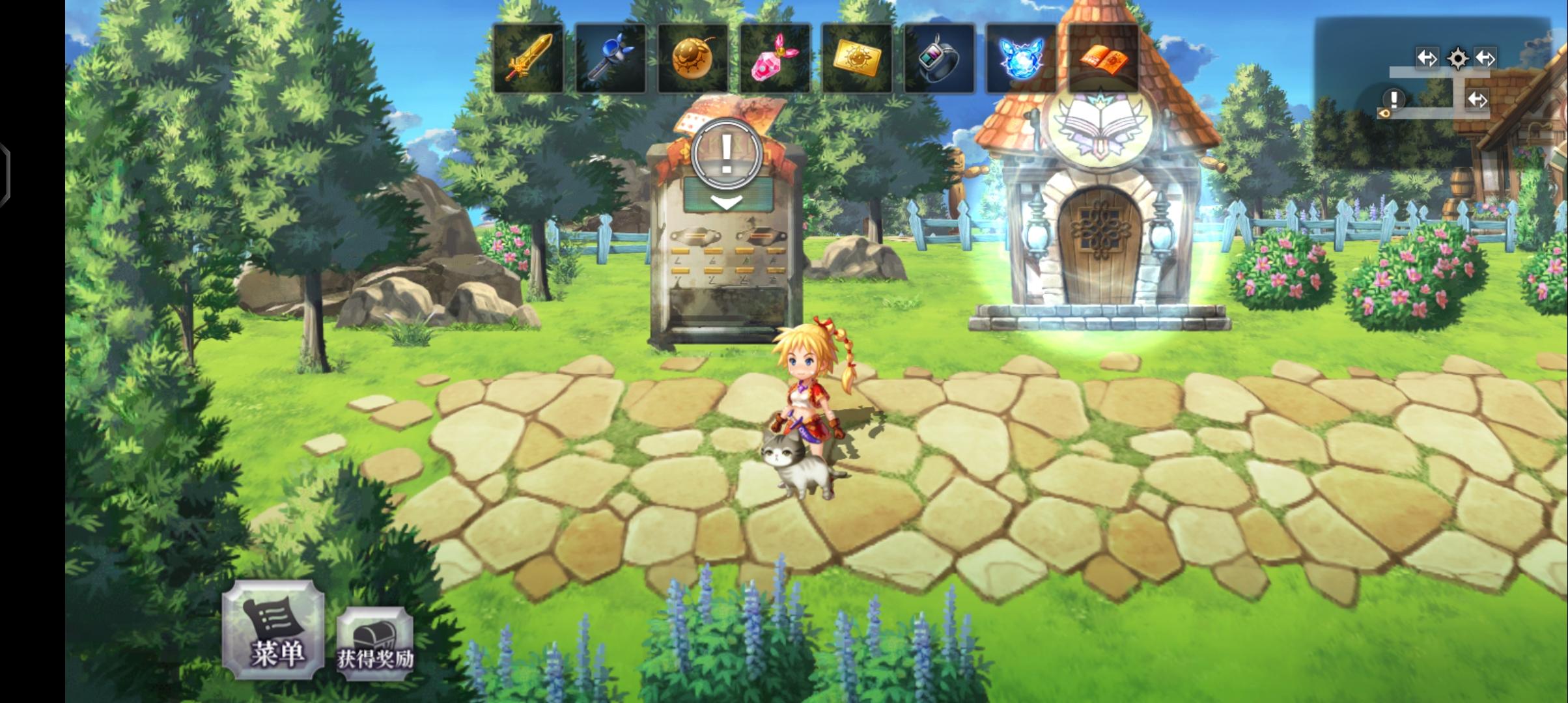Tap the bottom exit arrow on the minimap
The image size is (1568, 703).
(1477, 101)
